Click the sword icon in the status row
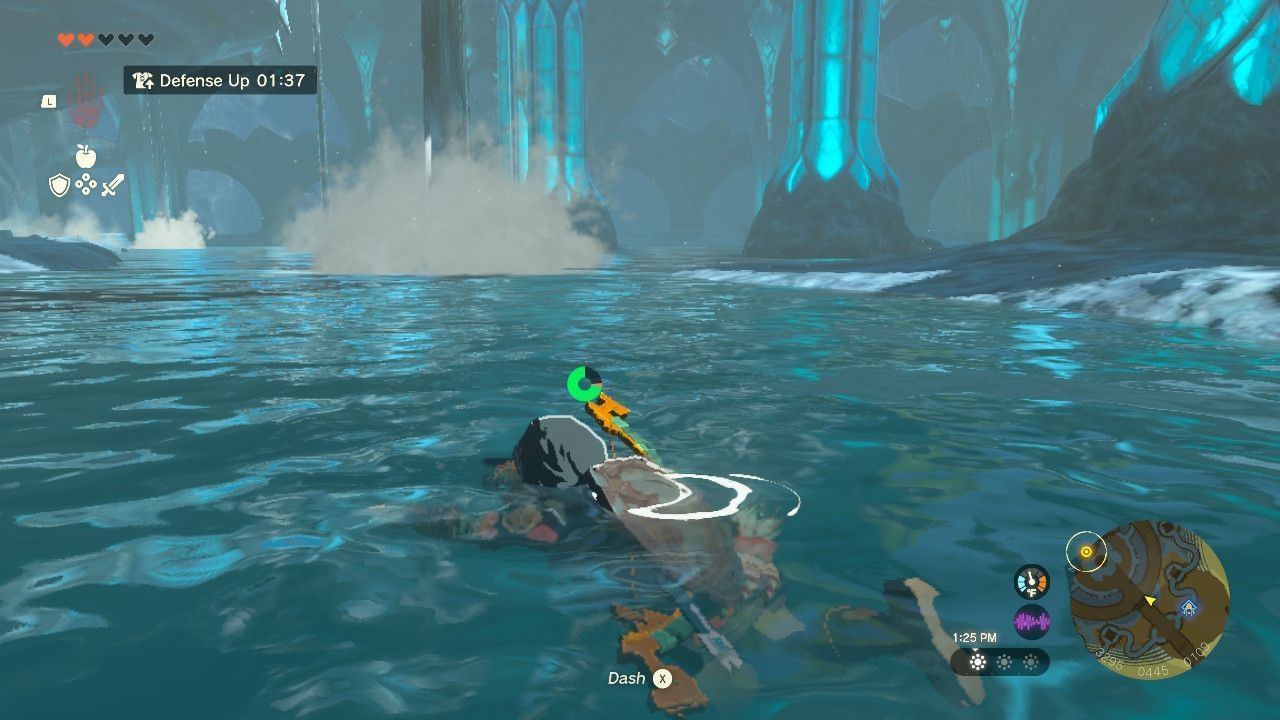1280x720 pixels. click(112, 185)
